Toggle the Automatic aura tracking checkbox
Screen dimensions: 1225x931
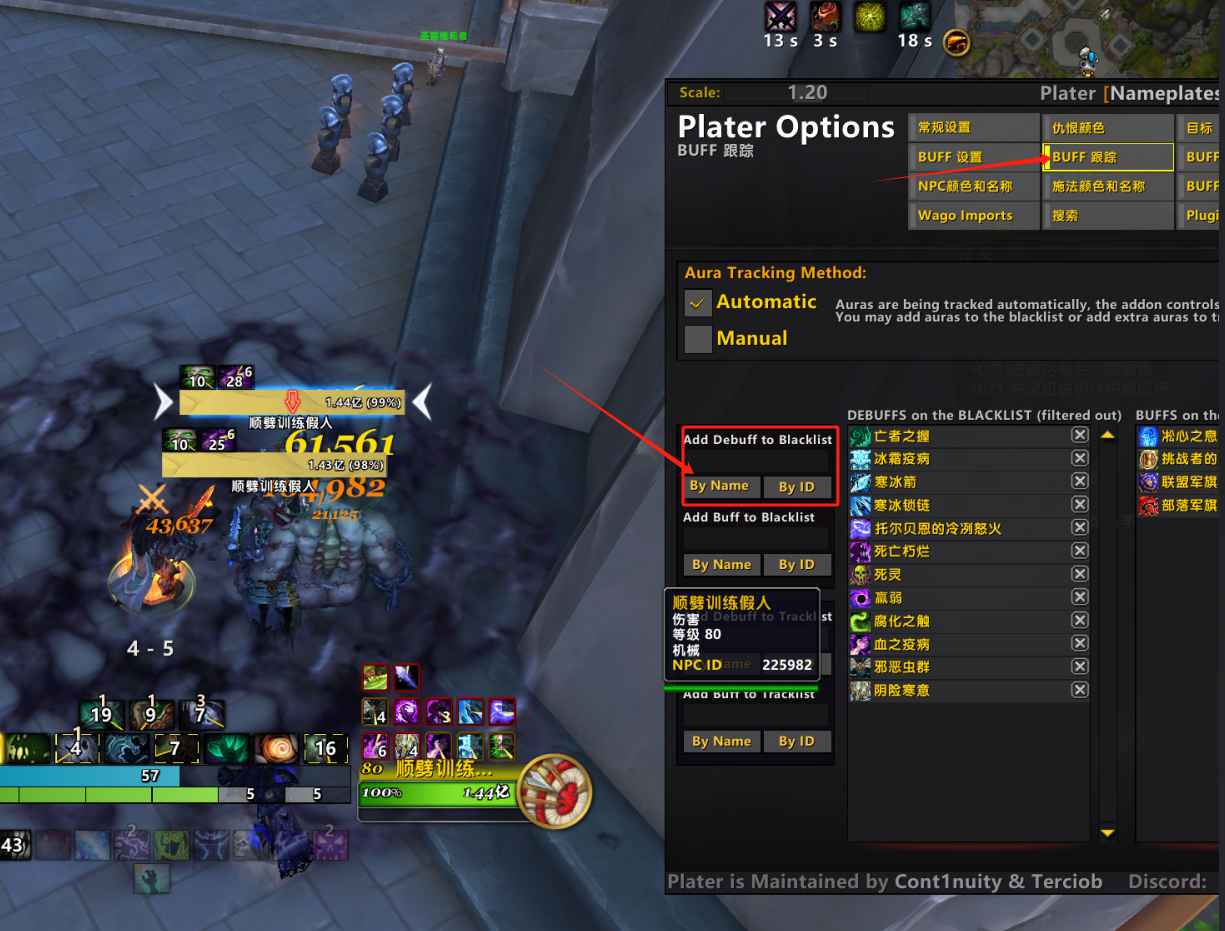(698, 302)
